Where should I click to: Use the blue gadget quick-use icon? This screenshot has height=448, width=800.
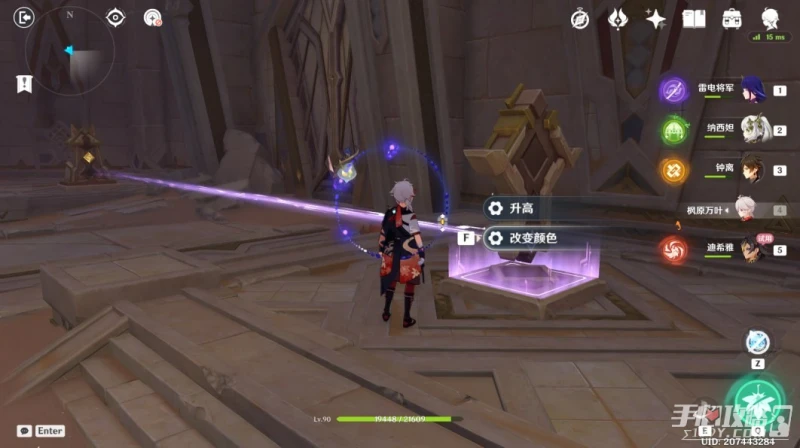point(757,342)
